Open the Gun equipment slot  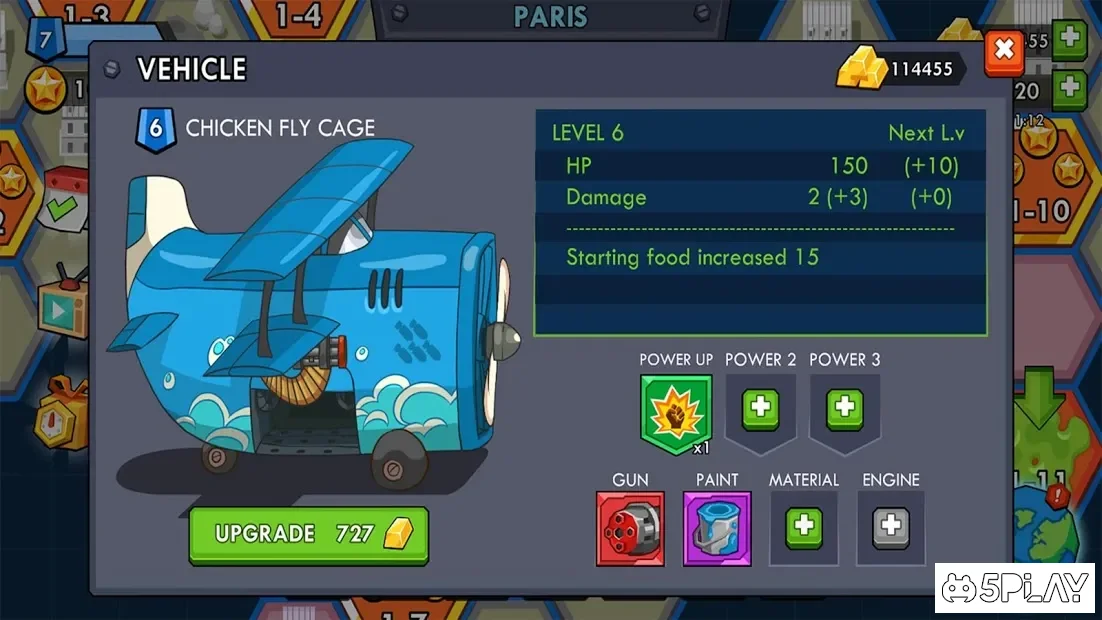coord(630,528)
